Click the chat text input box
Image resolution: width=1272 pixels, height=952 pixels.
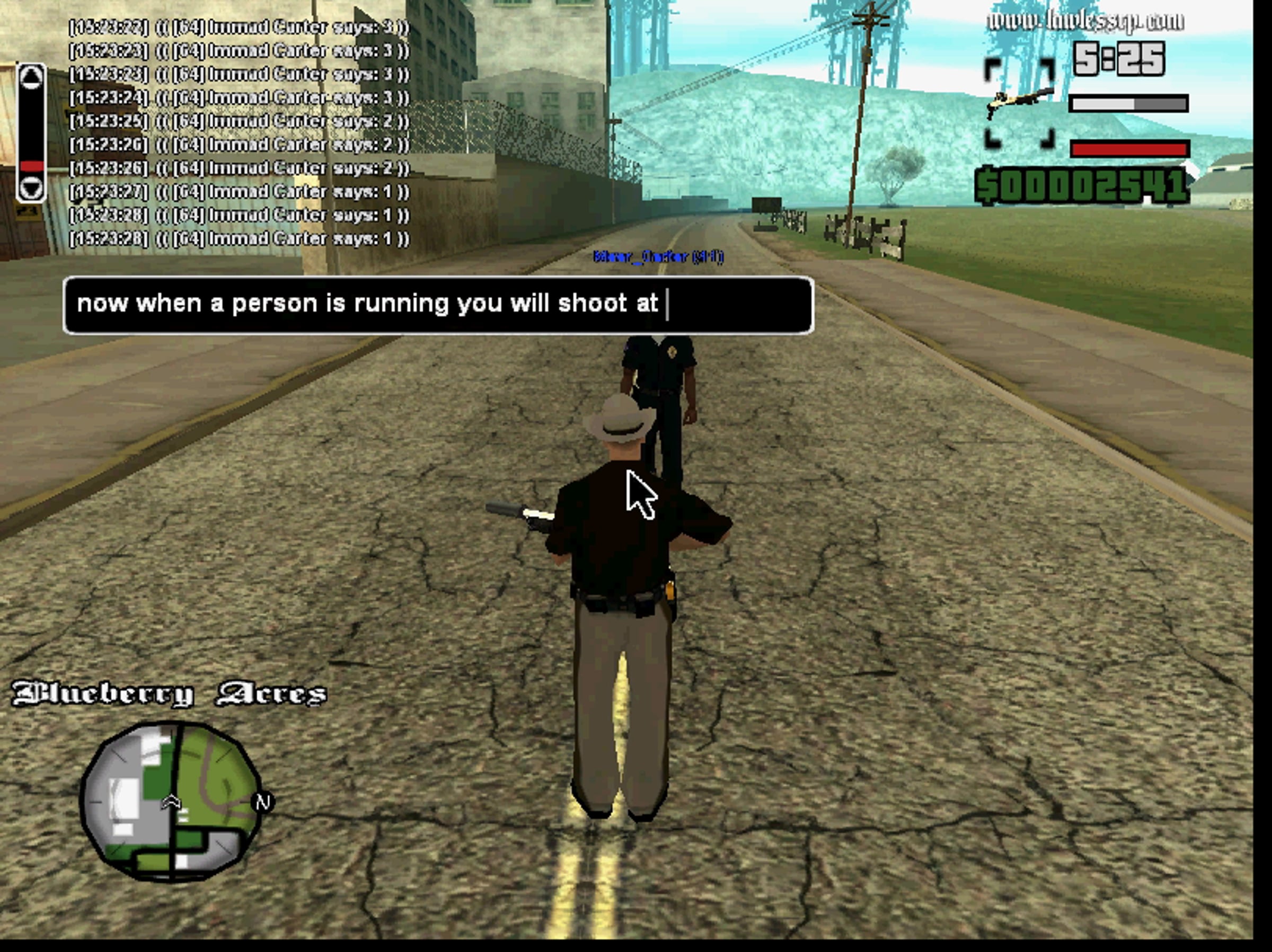pos(438,305)
